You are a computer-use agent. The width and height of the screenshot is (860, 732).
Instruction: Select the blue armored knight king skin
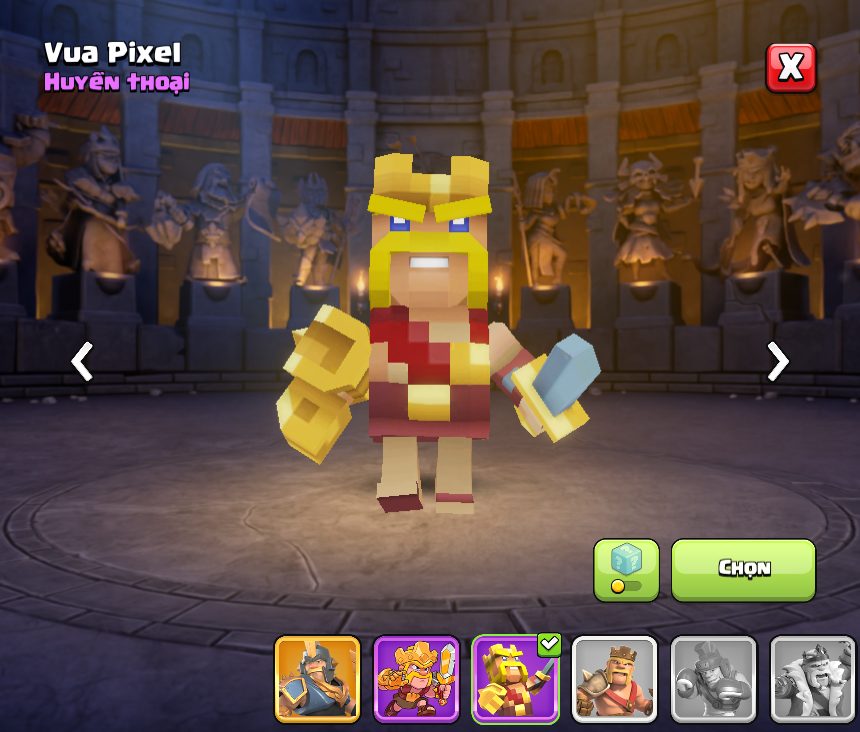317,679
